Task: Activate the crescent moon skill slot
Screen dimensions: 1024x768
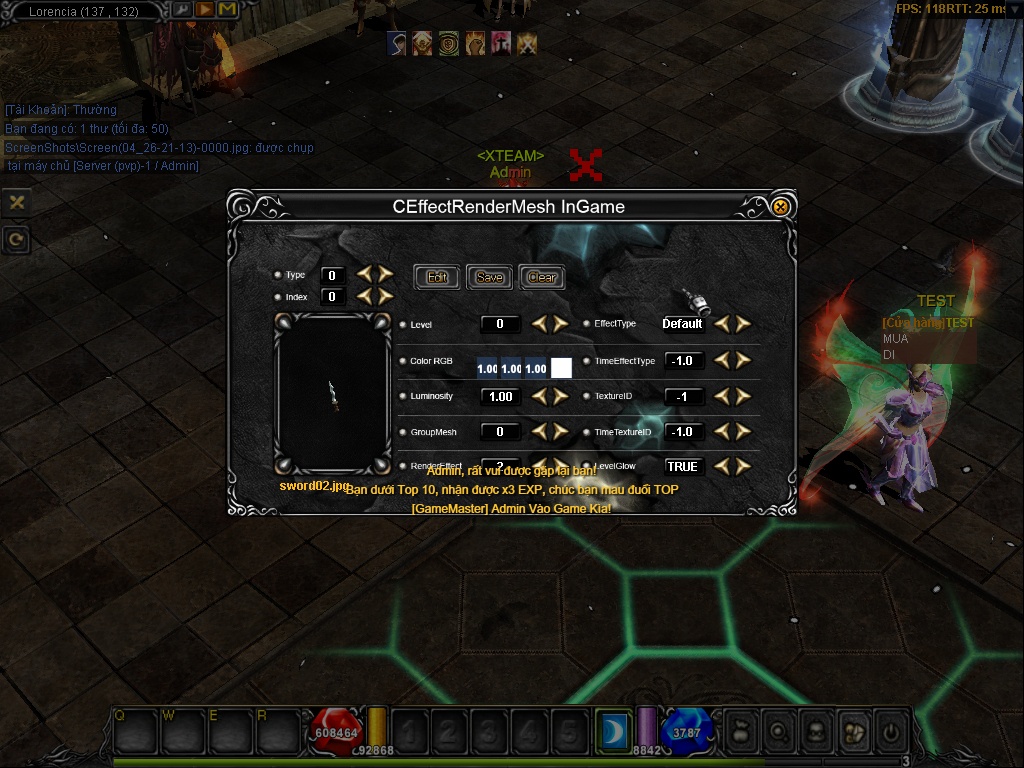Action: [x=610, y=732]
